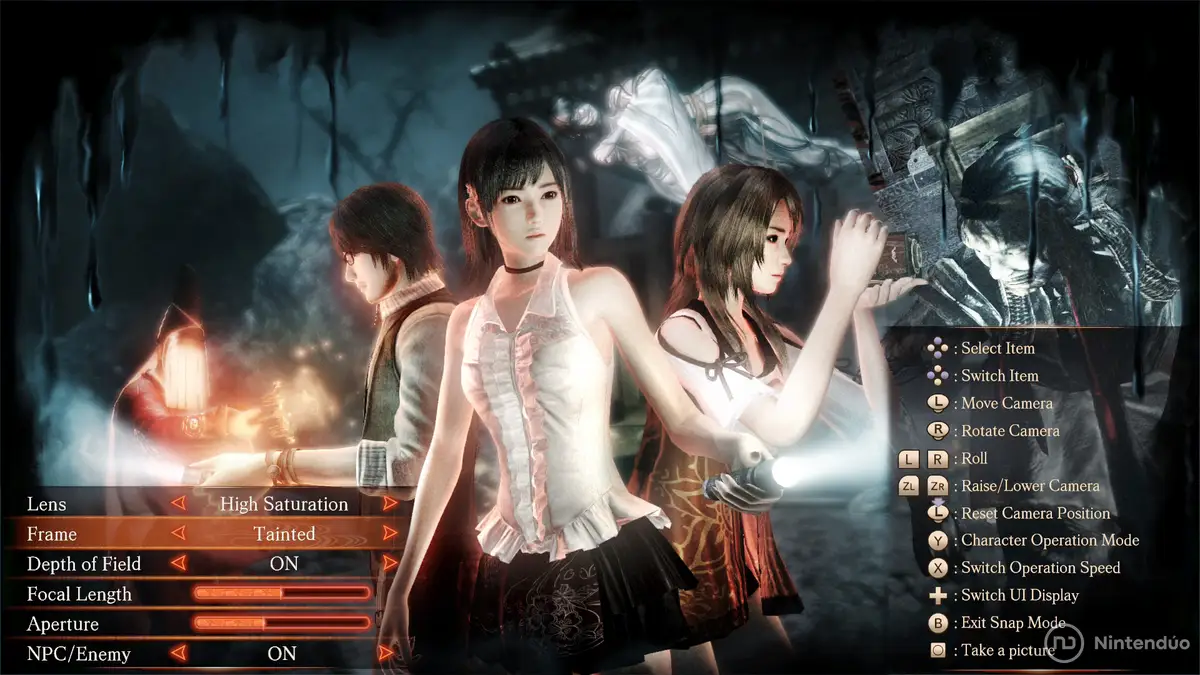Toggle NPC/Enemy visibility using its right arrow
This screenshot has height=675, width=1200.
pyautogui.click(x=388, y=654)
